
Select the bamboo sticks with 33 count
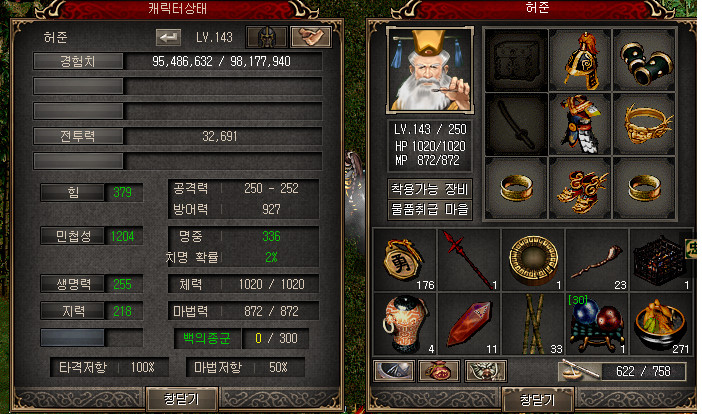point(531,322)
